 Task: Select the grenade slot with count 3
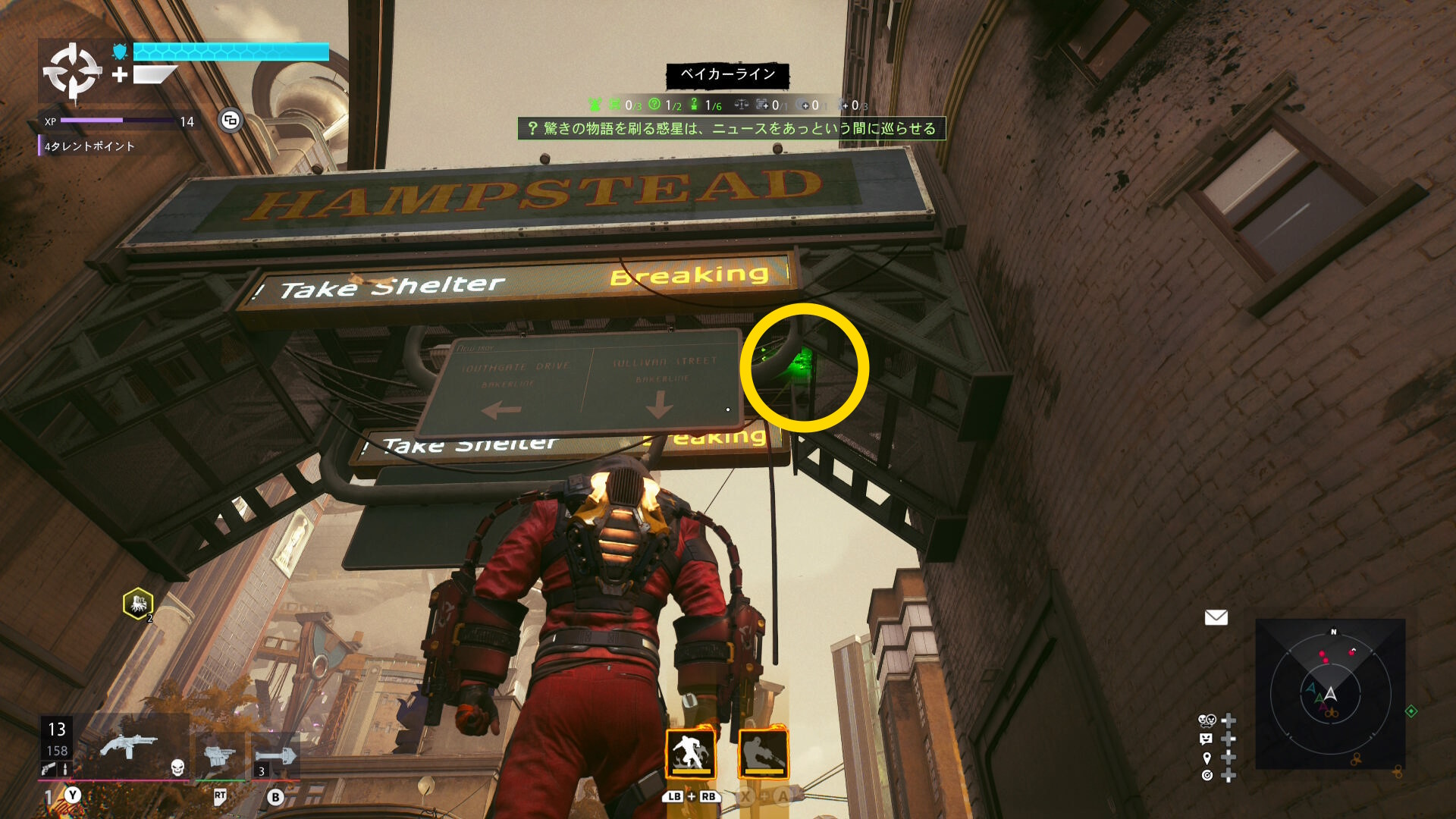click(x=275, y=757)
